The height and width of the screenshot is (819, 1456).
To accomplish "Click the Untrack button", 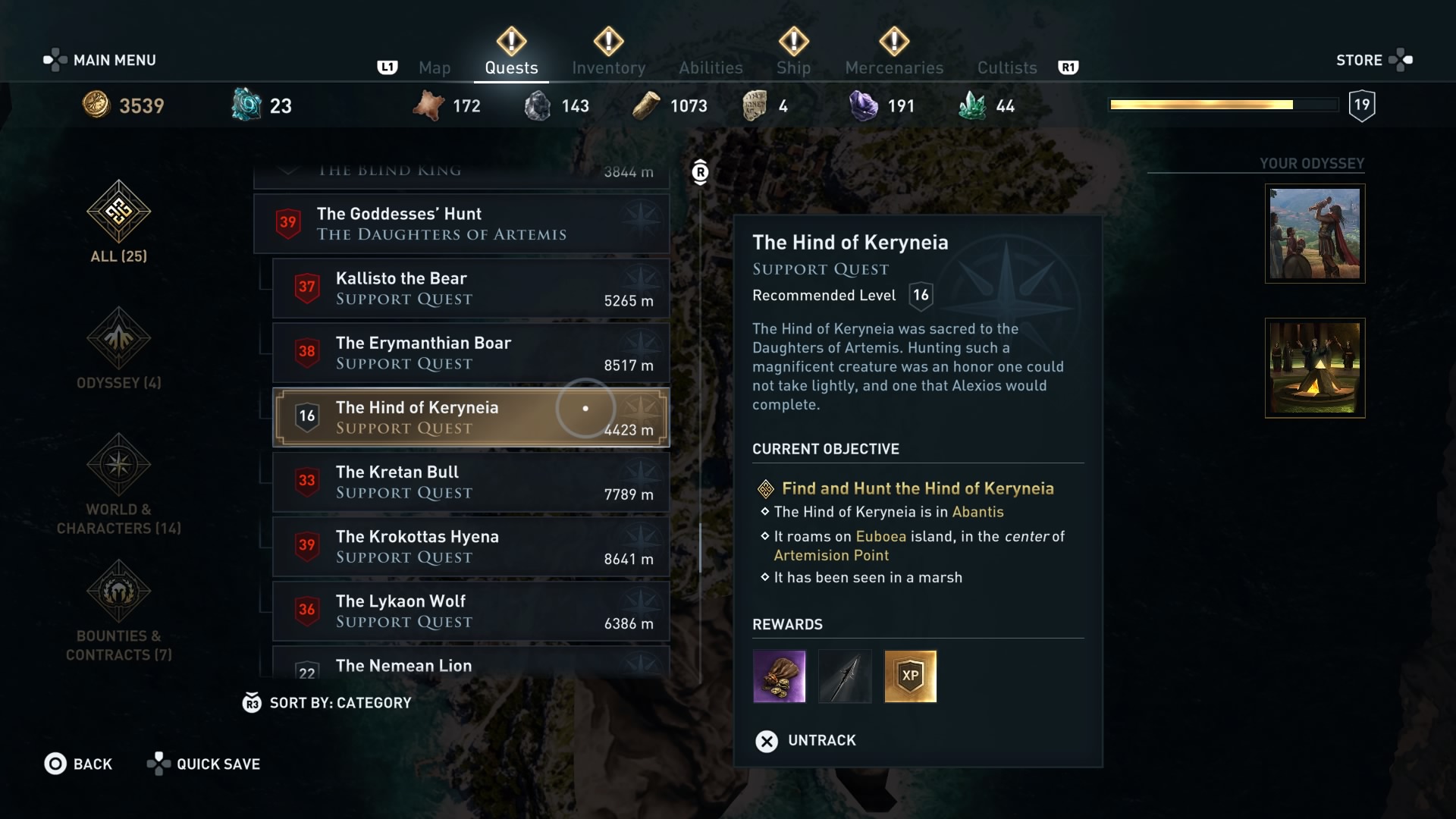I will click(806, 741).
